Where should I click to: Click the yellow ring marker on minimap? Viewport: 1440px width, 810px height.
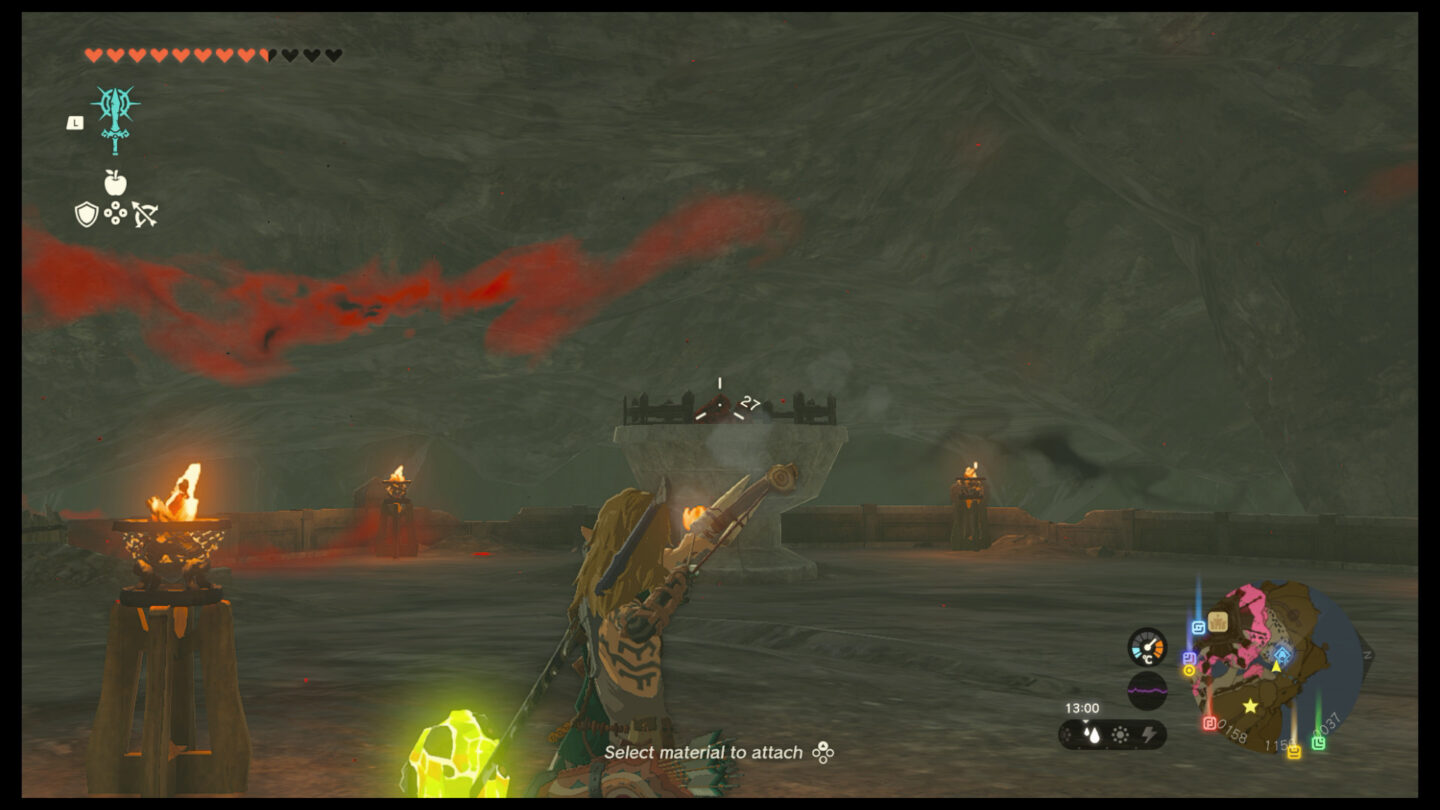tap(1190, 671)
